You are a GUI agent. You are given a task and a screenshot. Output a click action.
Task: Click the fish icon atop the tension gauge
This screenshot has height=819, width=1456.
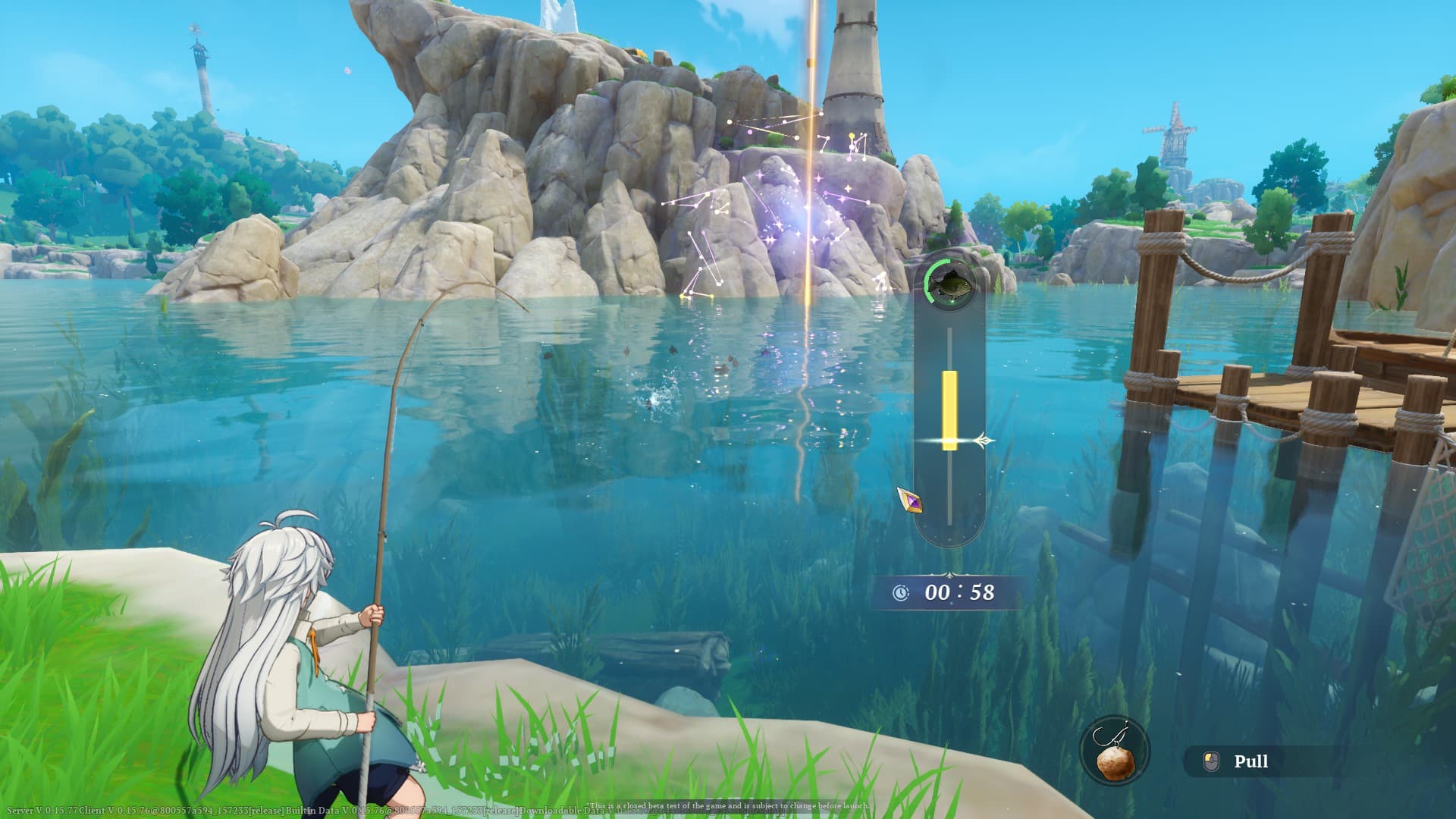[949, 284]
